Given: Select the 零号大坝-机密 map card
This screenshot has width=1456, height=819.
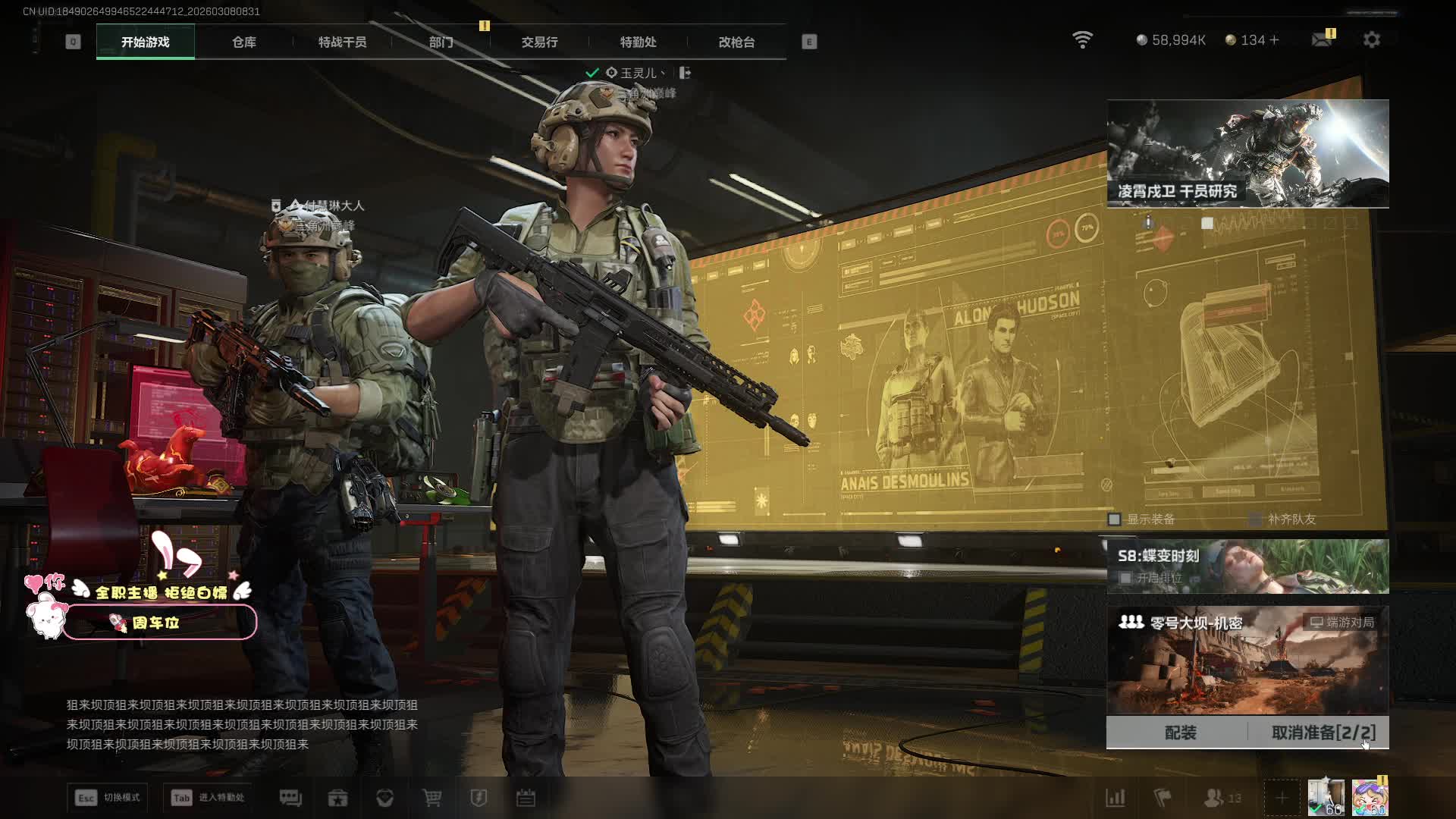Looking at the screenshot, I should 1247,660.
